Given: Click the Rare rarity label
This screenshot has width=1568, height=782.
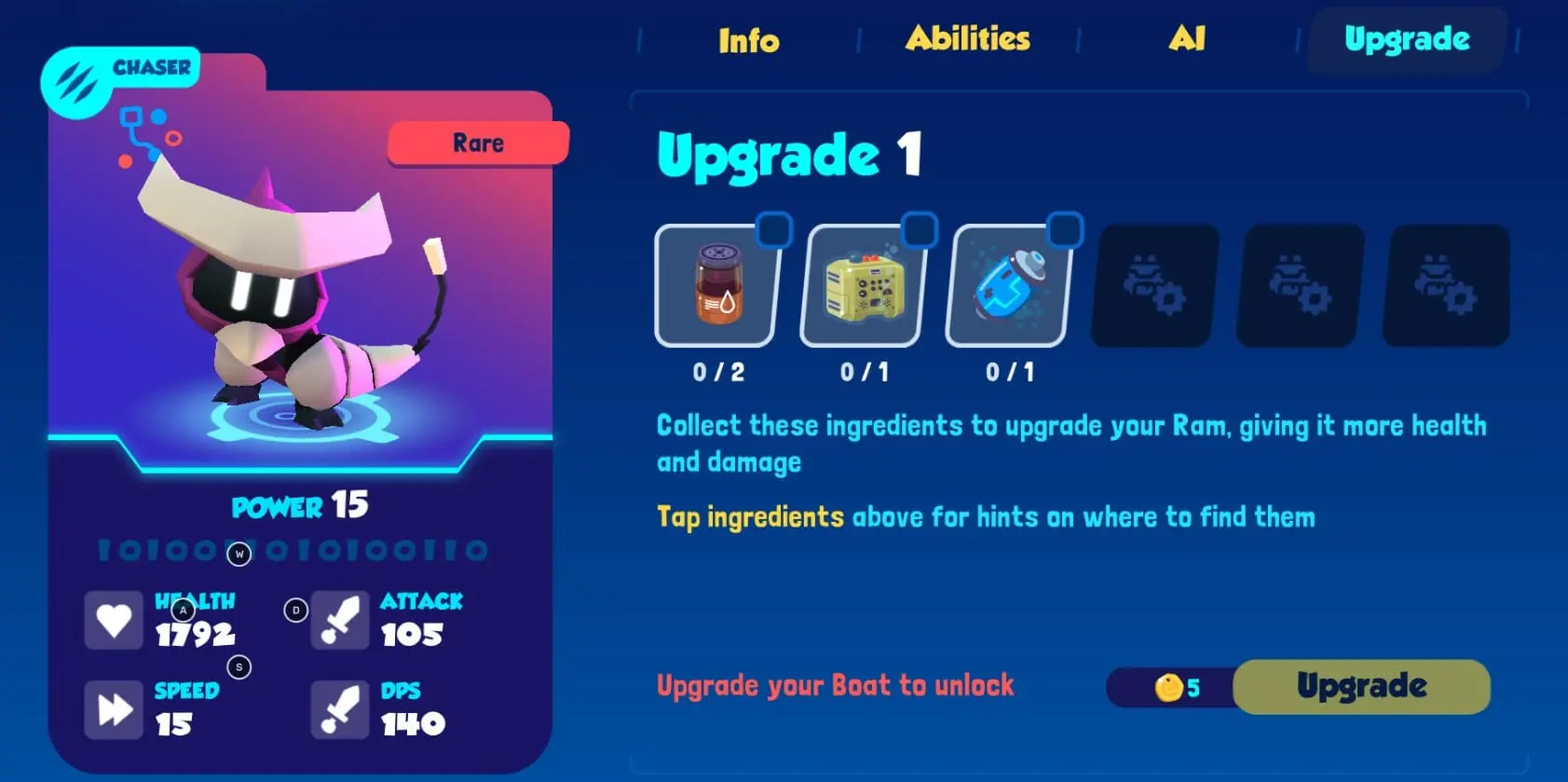Looking at the screenshot, I should [x=478, y=143].
